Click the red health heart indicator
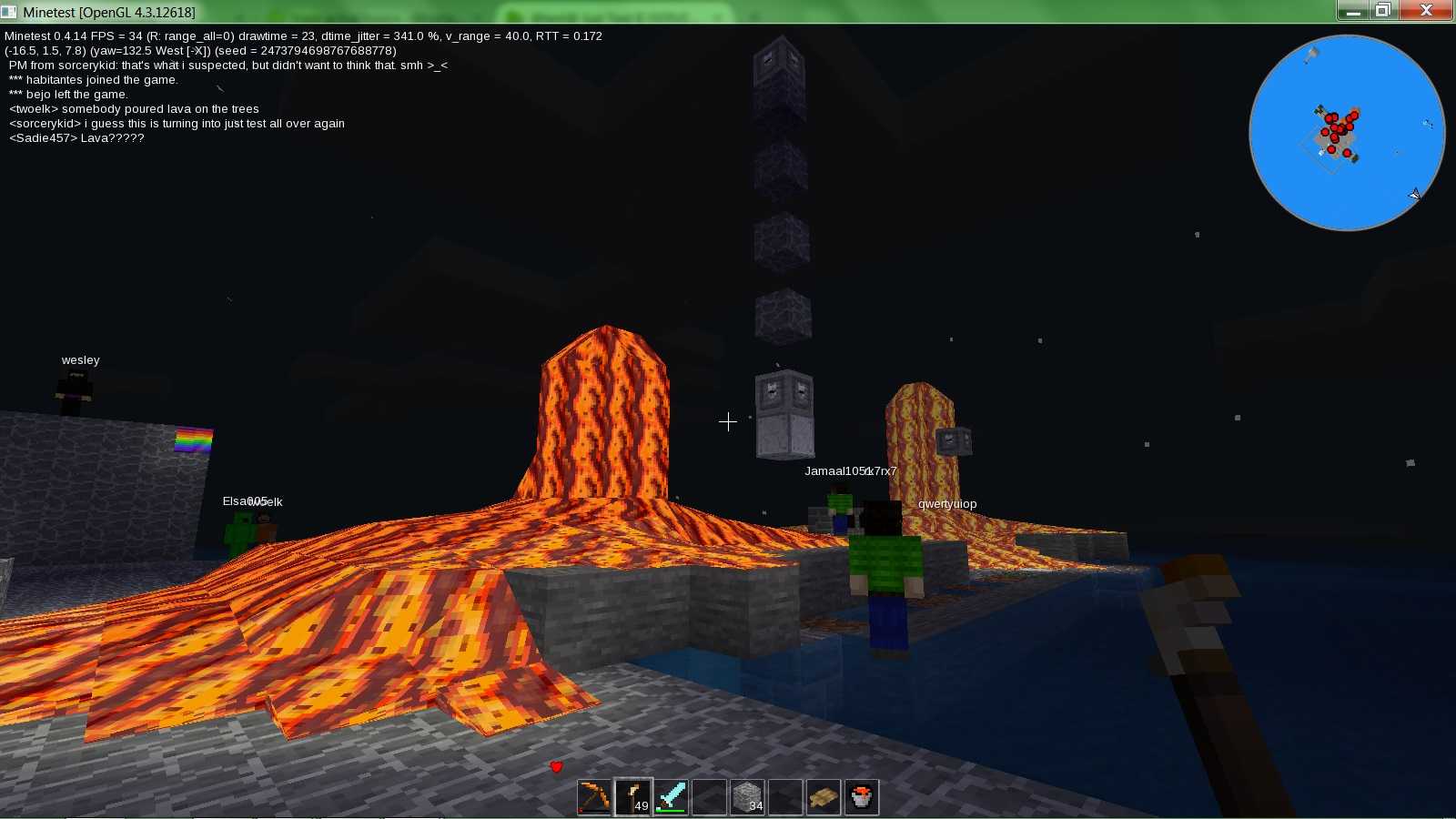Image resolution: width=1456 pixels, height=819 pixels. click(x=556, y=766)
